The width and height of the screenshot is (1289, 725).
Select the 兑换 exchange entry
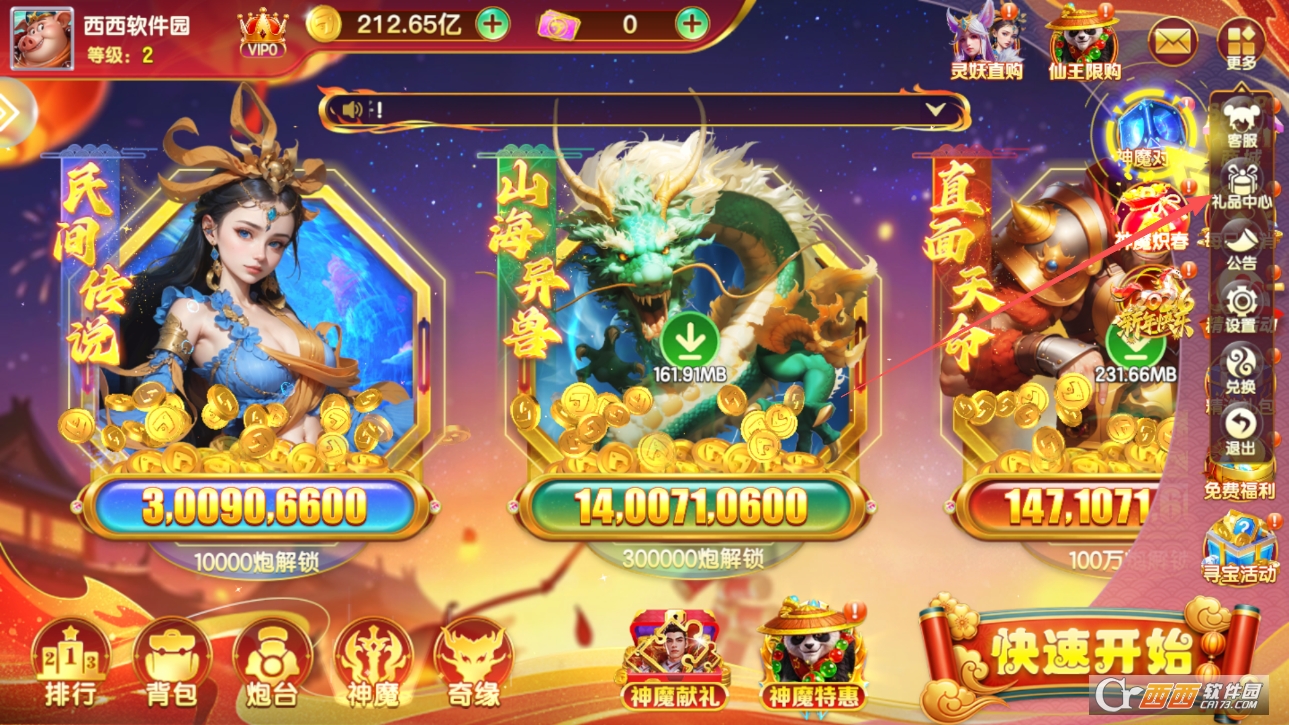[1241, 368]
